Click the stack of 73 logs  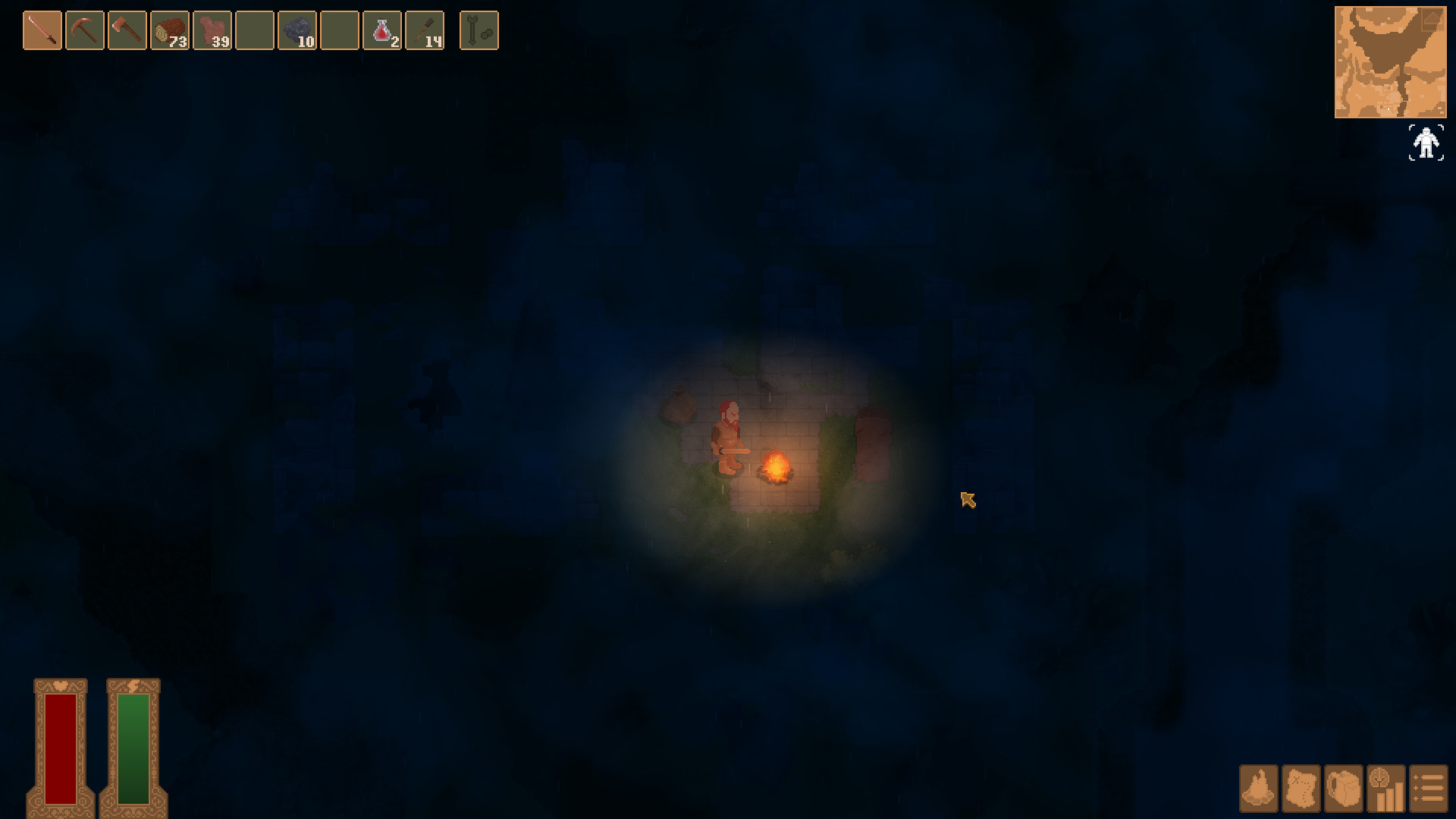(x=169, y=30)
